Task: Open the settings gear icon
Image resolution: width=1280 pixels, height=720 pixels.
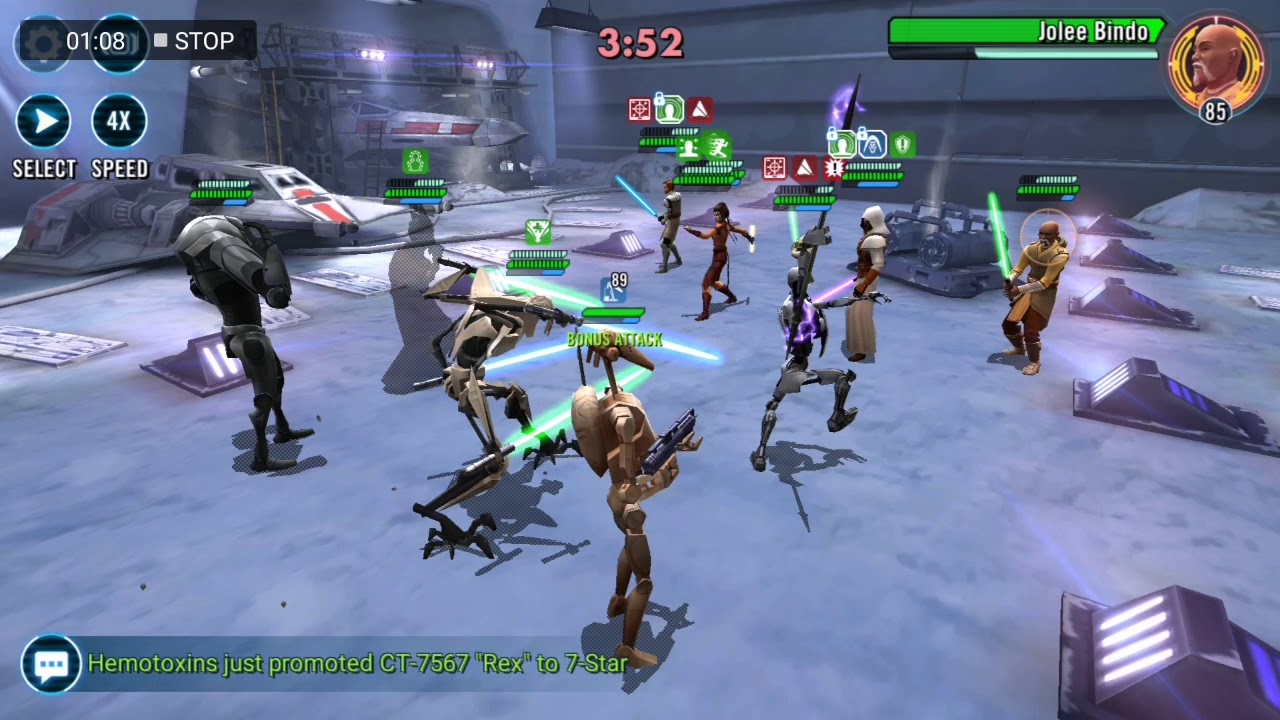Action: pyautogui.click(x=41, y=42)
